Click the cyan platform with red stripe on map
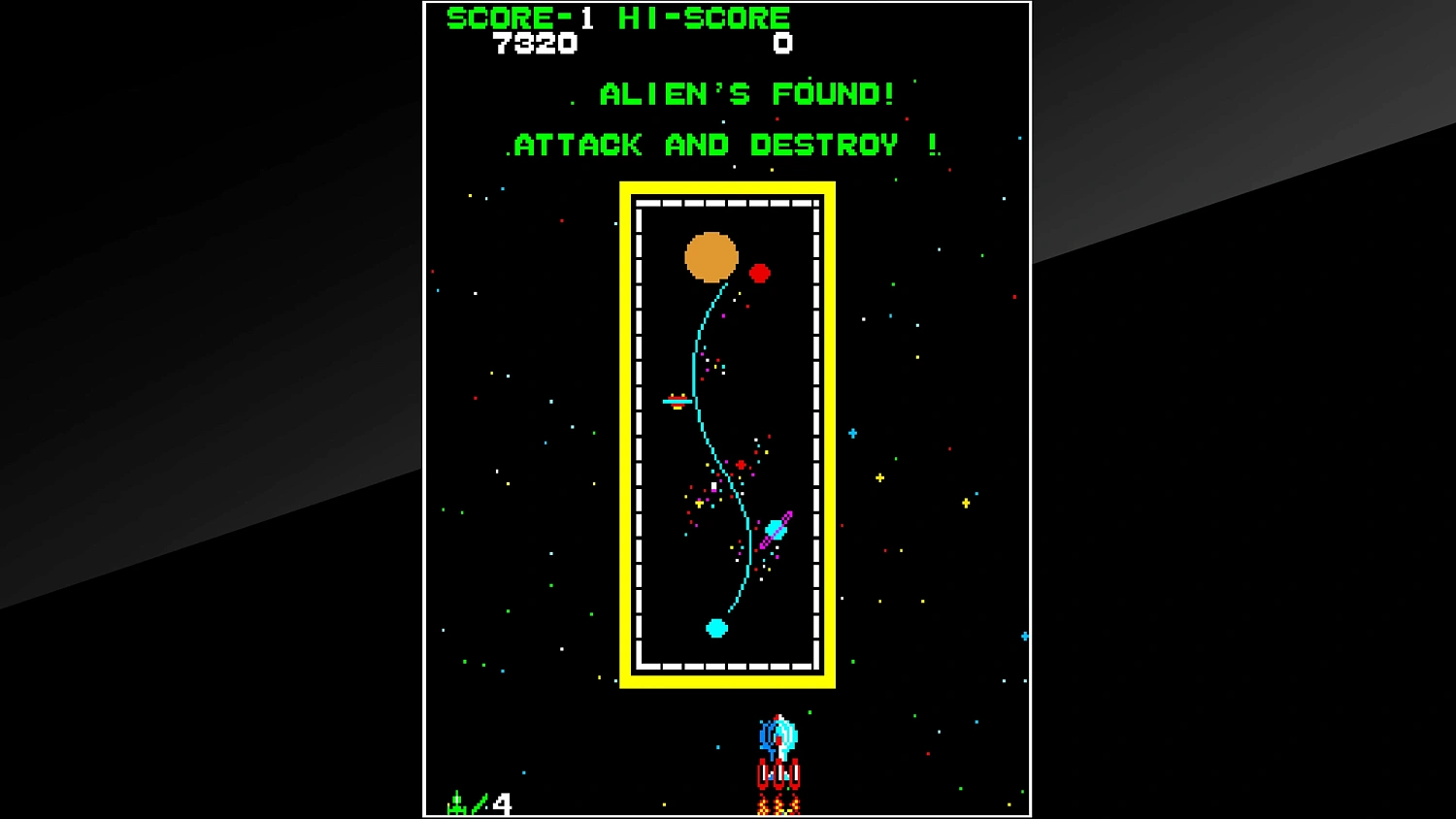The height and width of the screenshot is (819, 1456). tap(677, 401)
